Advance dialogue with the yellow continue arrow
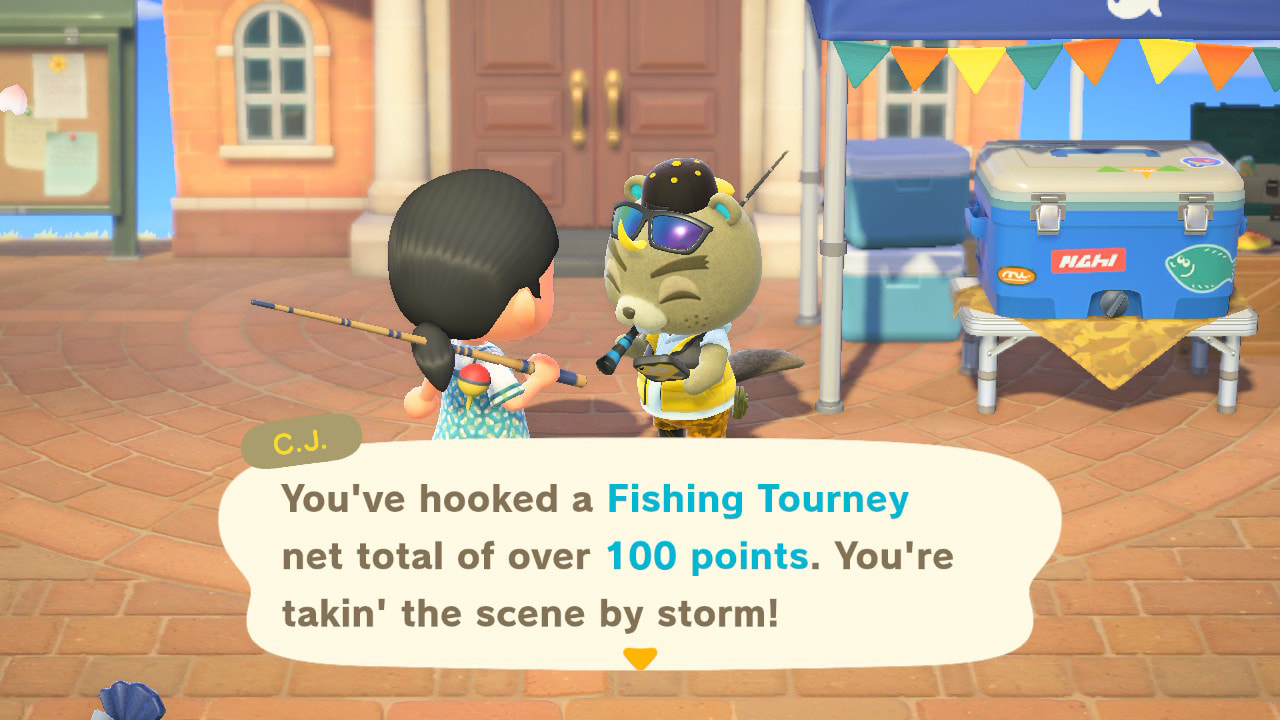Screen dimensions: 1280x720 pos(640,658)
